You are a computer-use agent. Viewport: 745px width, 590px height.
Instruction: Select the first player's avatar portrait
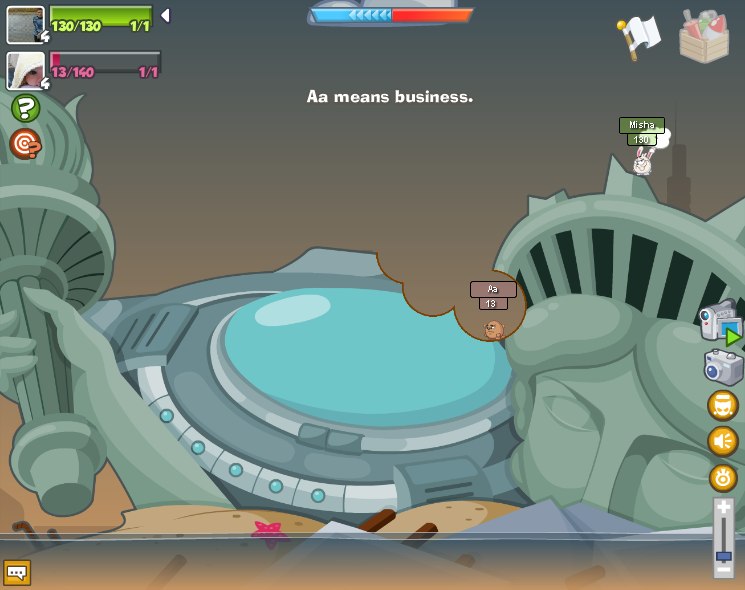click(25, 24)
